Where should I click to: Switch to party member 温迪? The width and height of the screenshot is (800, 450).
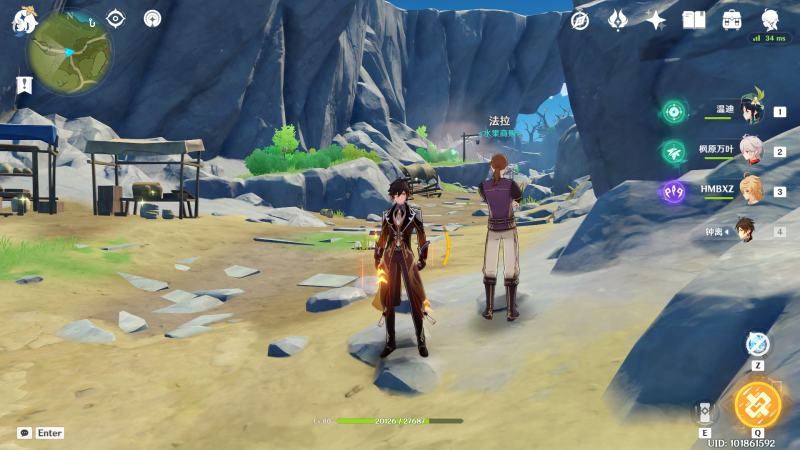(750, 111)
